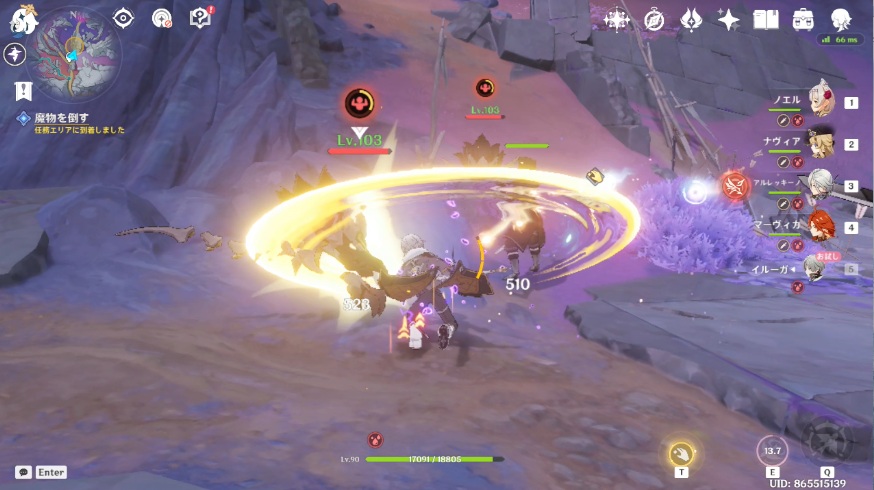Open the Adventurer Handbook book icon
This screenshot has height=490, width=874.
pyautogui.click(x=765, y=19)
